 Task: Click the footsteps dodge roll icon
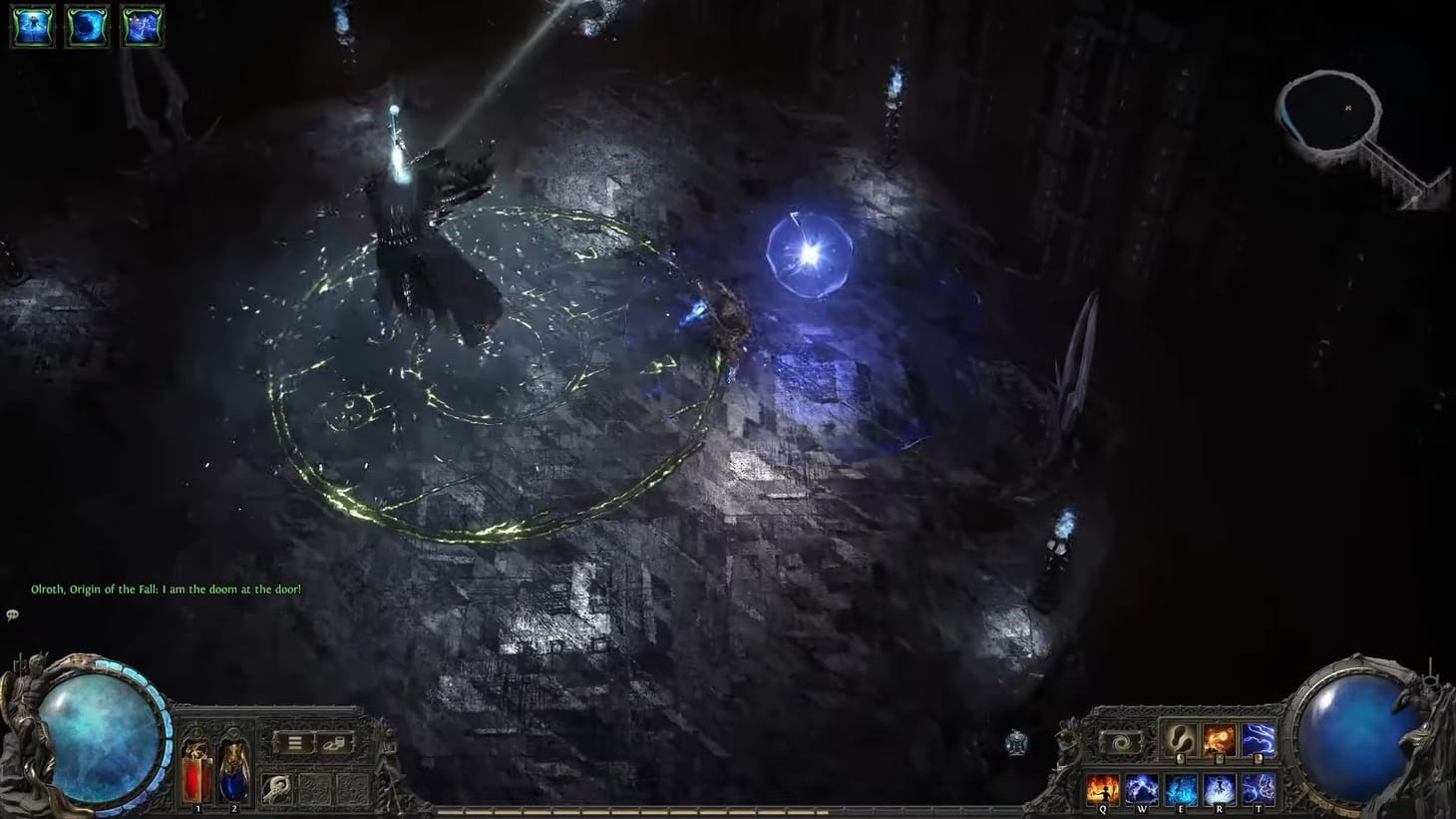point(1181,740)
